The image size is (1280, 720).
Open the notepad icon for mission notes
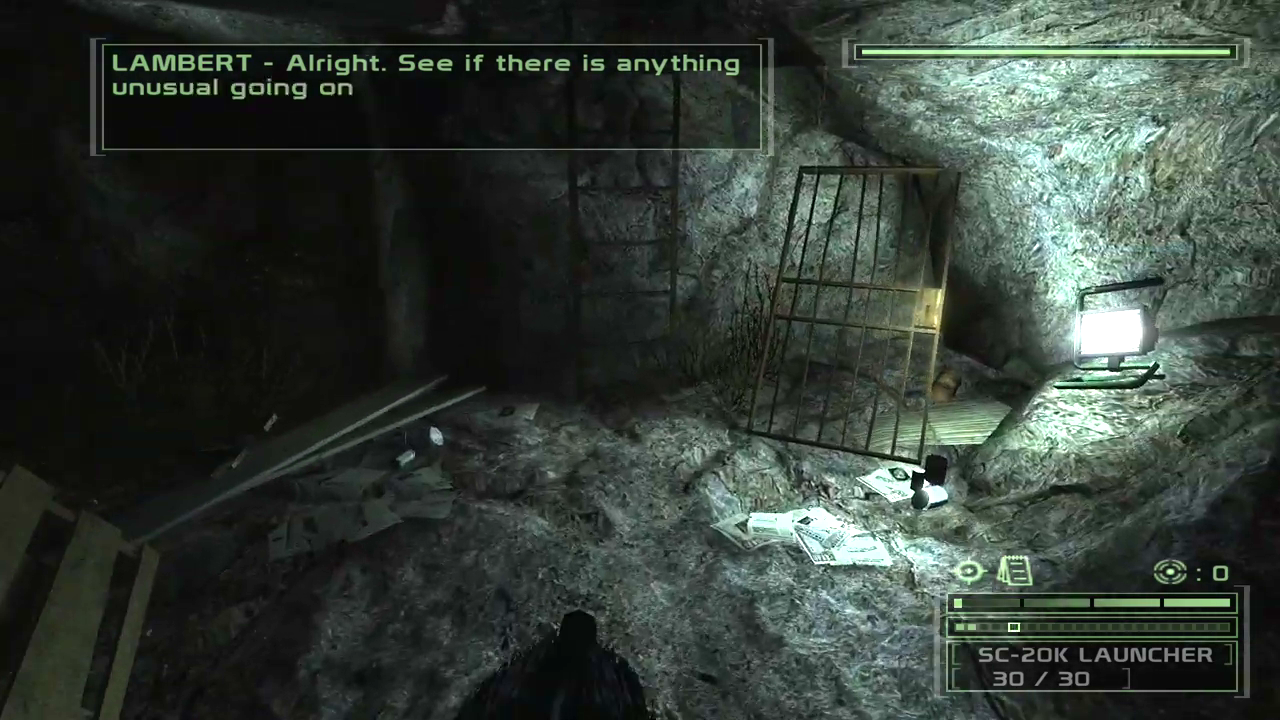[x=1015, y=571]
